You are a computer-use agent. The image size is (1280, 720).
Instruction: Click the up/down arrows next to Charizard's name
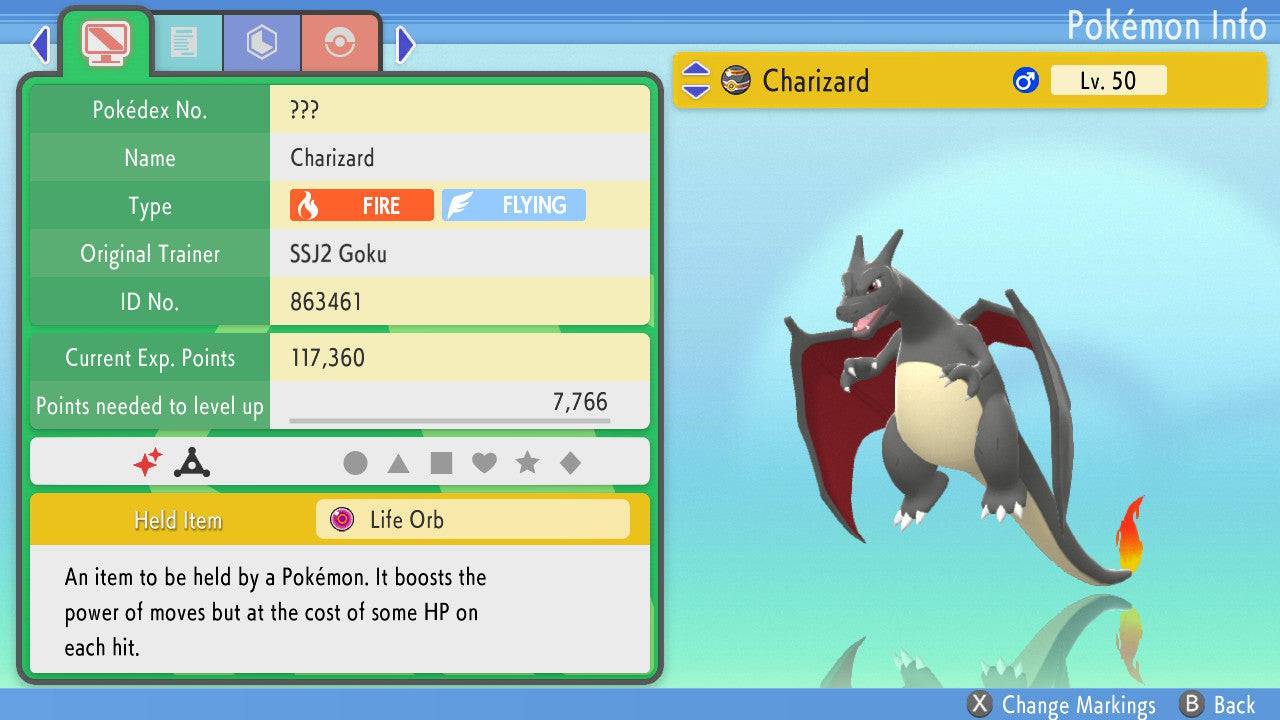coord(696,81)
